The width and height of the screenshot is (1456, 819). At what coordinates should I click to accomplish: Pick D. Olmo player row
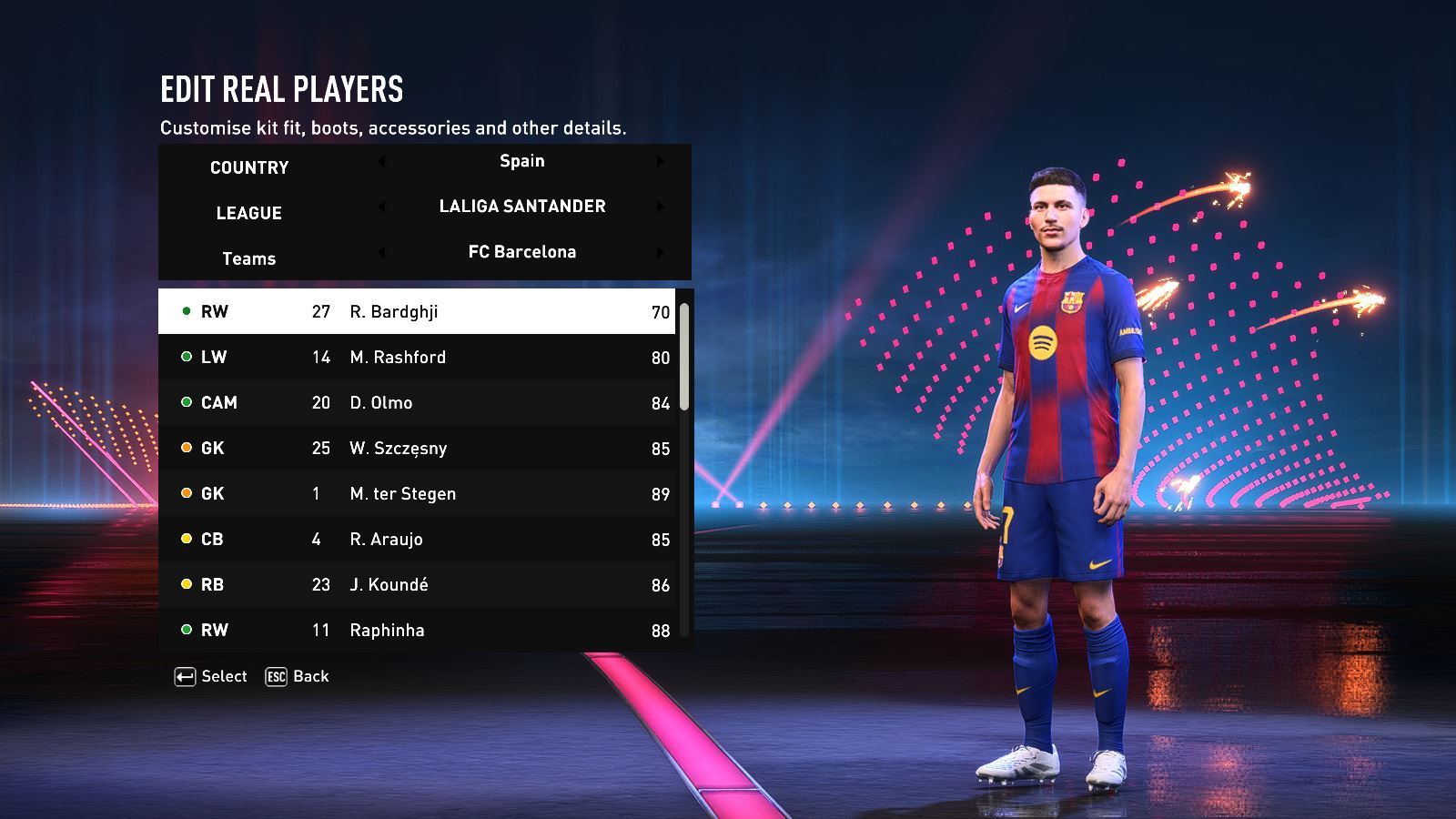(x=417, y=402)
